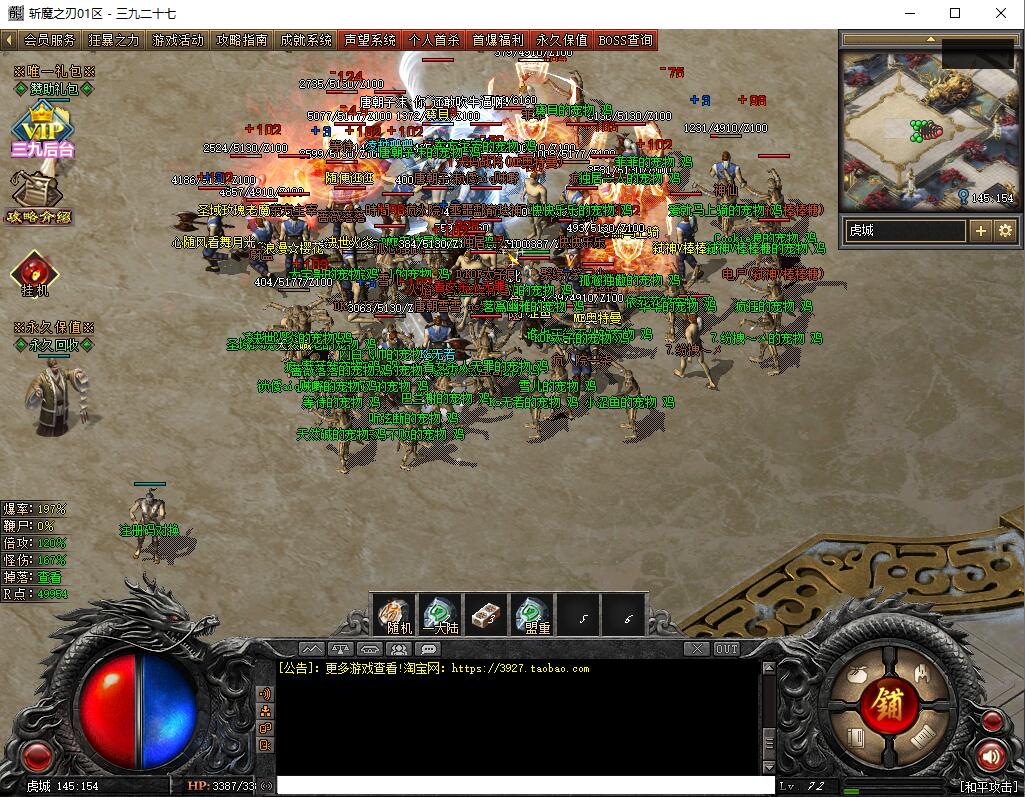Toggle the 挂机 auto-play icon
1025x797 pixels.
34,272
